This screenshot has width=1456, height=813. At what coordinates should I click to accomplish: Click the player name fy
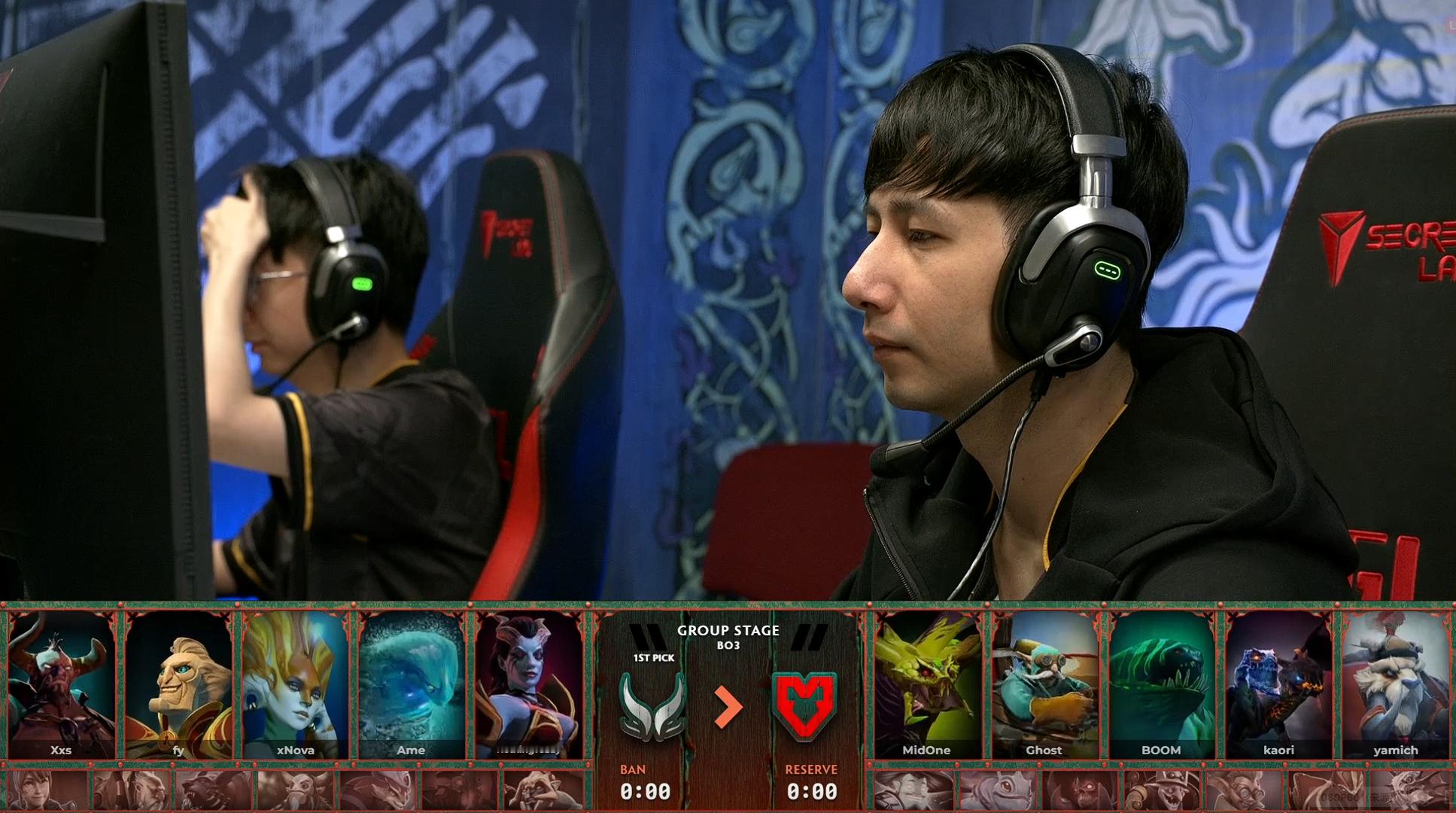pos(179,751)
